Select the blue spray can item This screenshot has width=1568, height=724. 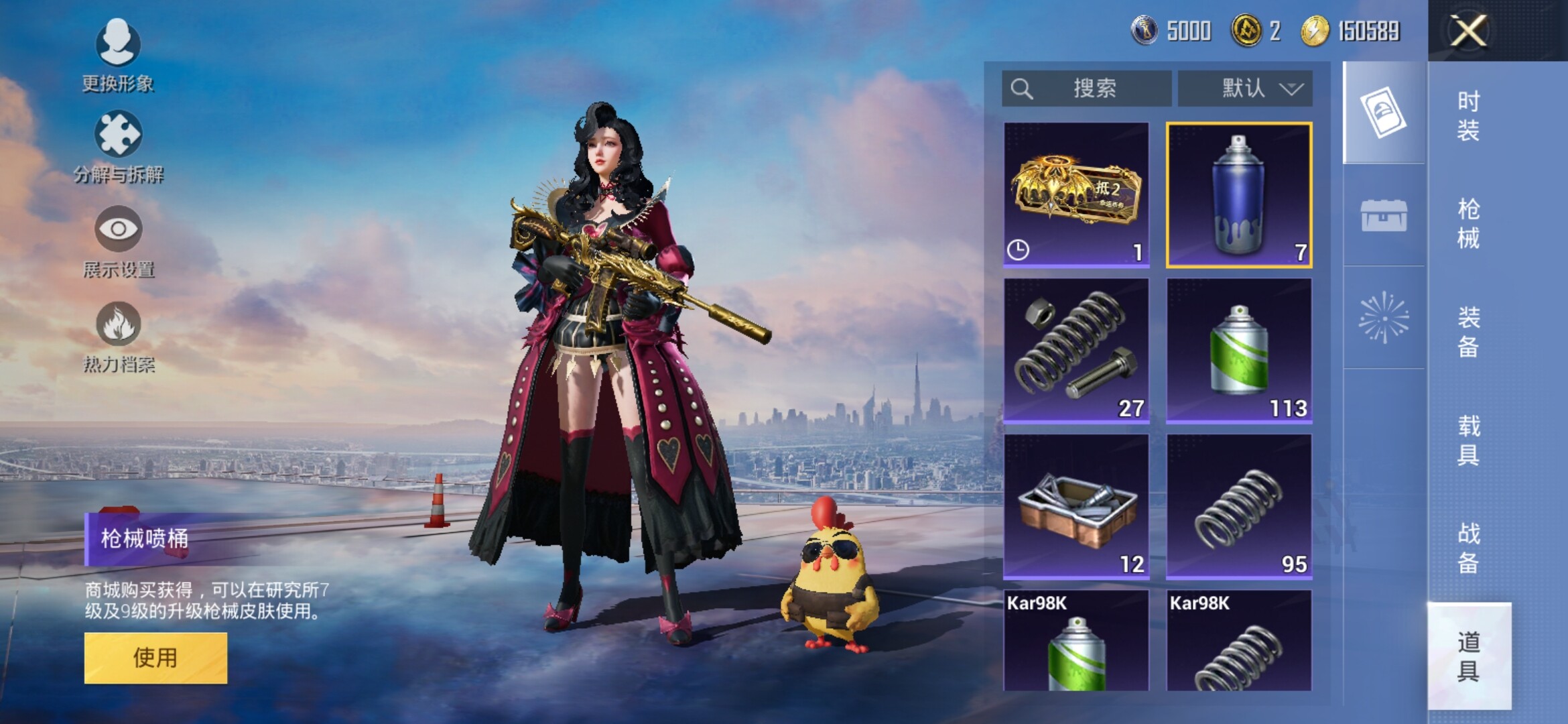point(1239,194)
